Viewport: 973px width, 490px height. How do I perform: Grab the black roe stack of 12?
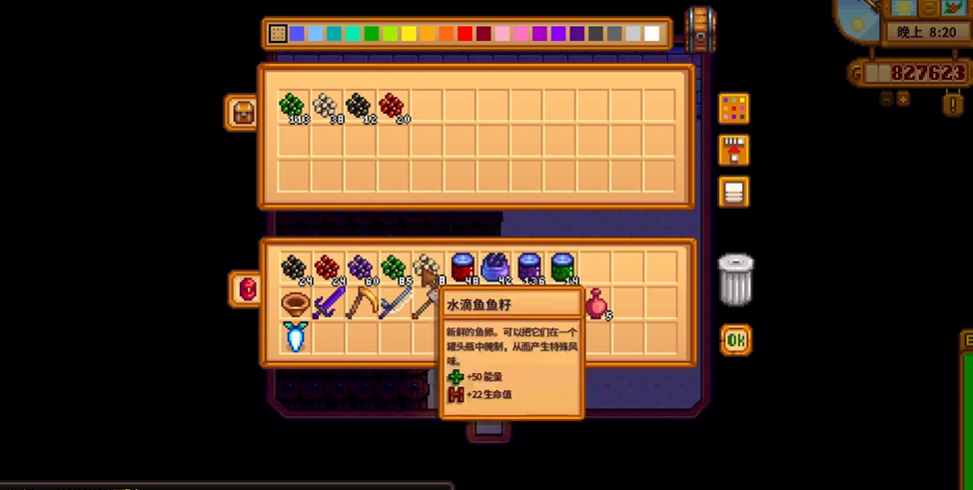point(359,106)
